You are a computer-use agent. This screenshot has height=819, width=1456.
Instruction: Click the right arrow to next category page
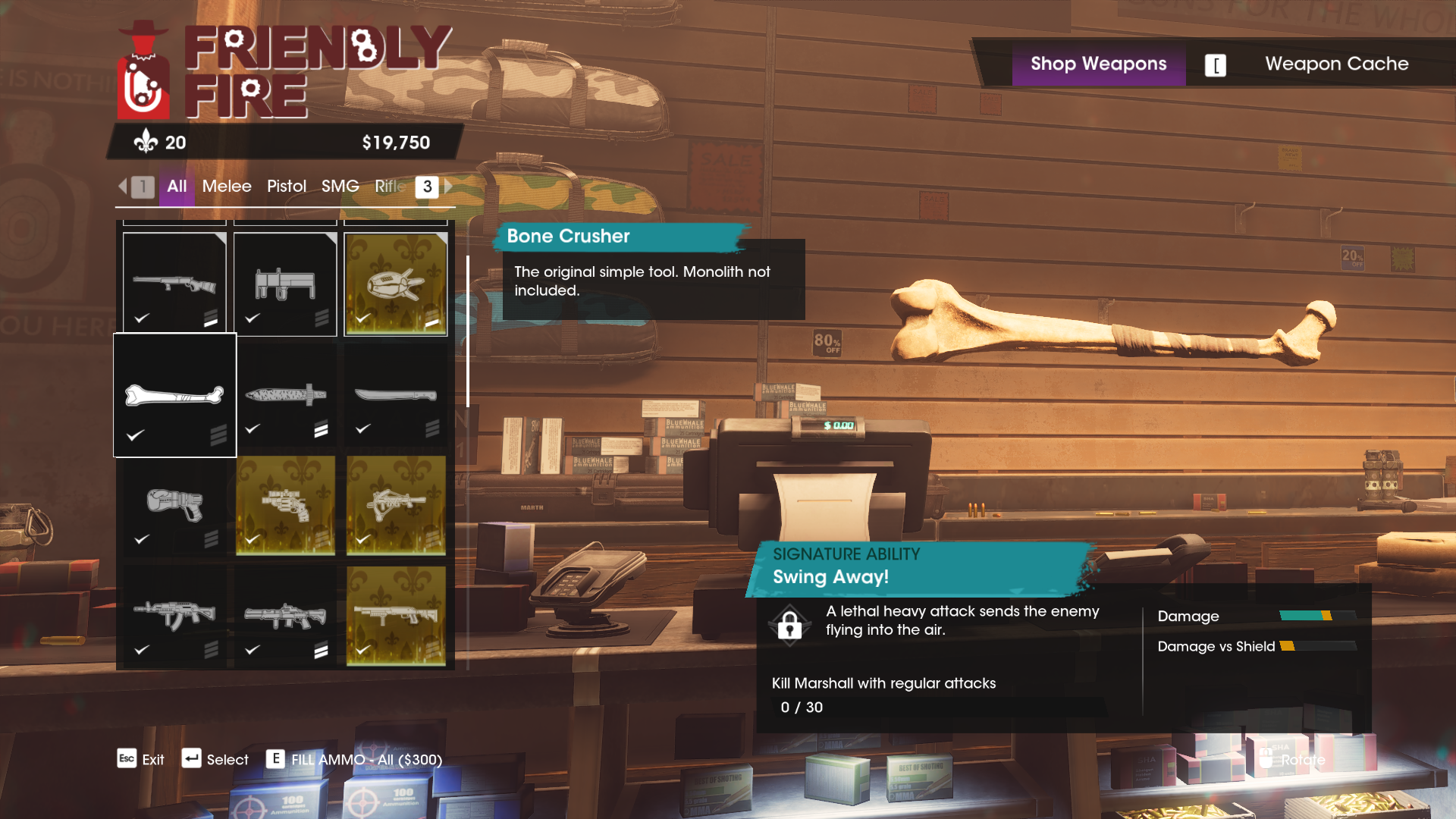click(447, 187)
